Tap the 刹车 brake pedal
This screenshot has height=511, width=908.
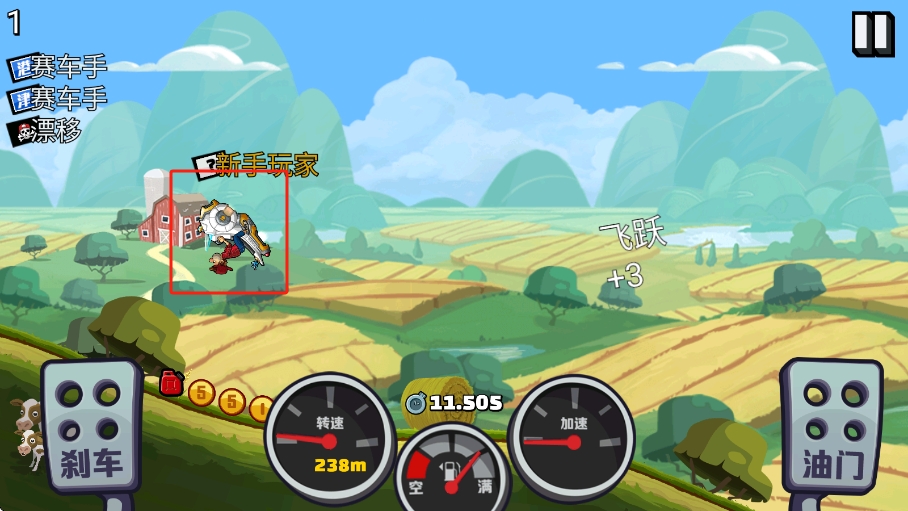[x=90, y=427]
